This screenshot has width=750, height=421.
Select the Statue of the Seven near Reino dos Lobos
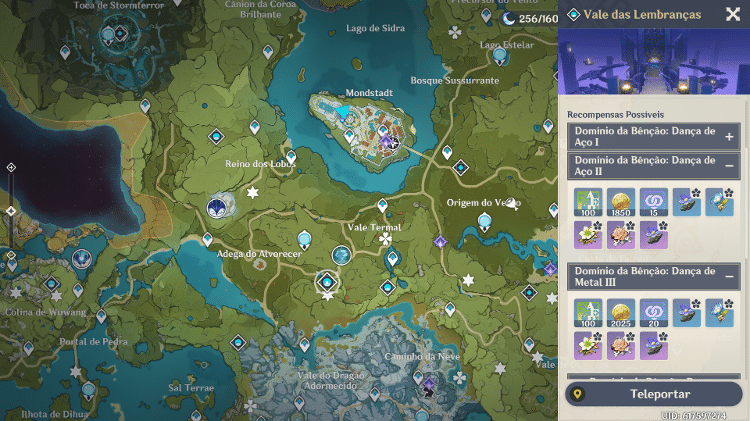tap(218, 207)
